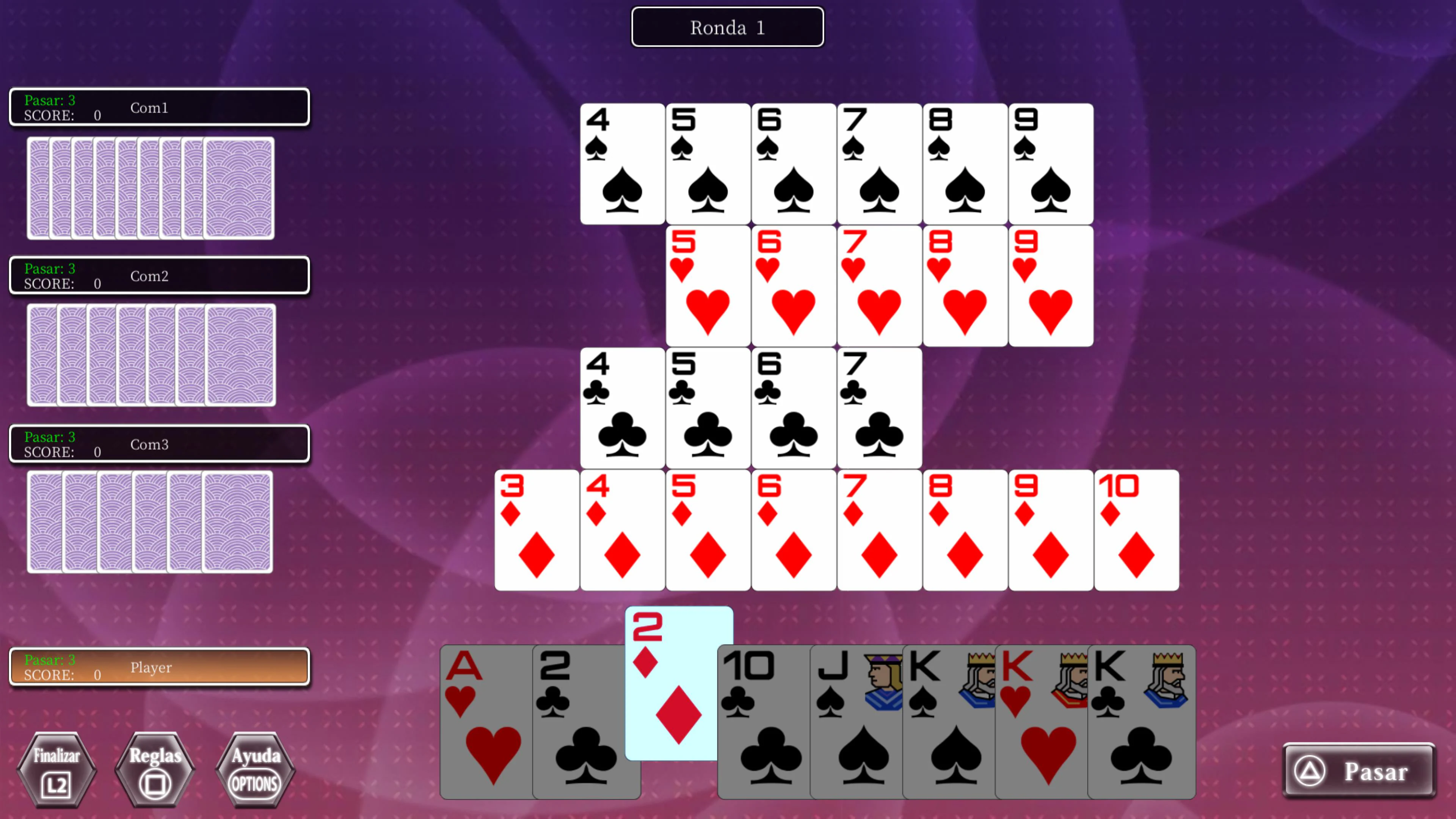1456x819 pixels.
Task: Select the Reglas hexagon icon
Action: click(154, 770)
